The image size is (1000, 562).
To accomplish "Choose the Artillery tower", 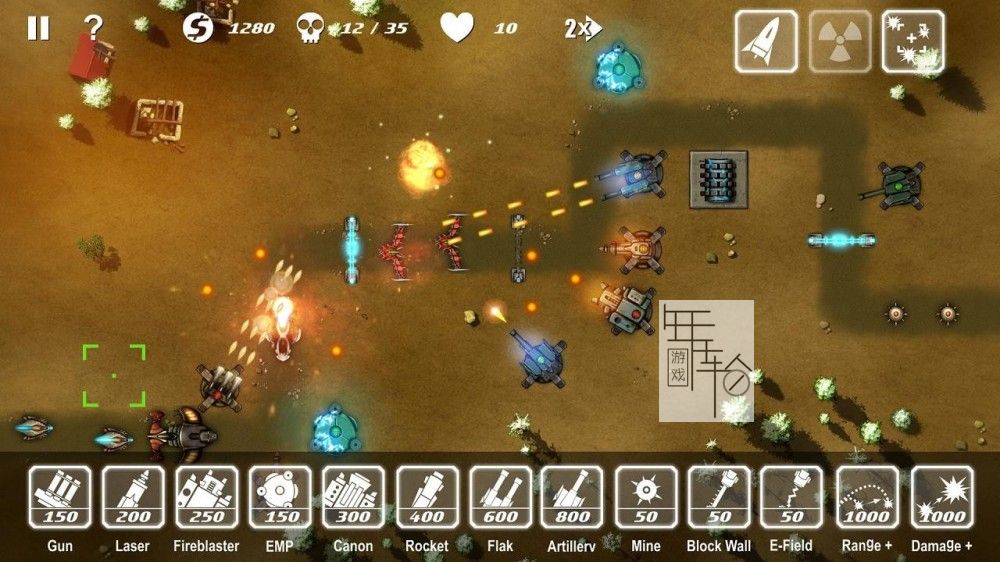I will 572,497.
